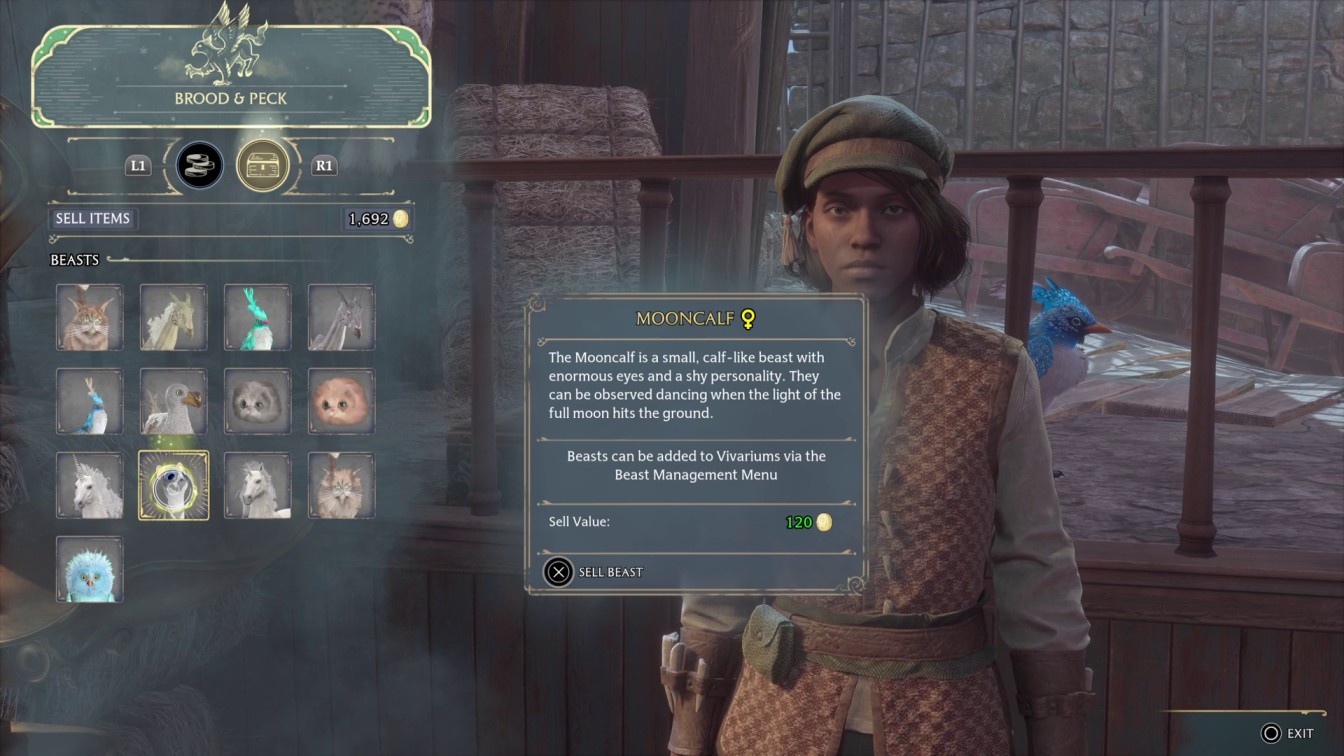Open the chest sell items tab

click(263, 165)
